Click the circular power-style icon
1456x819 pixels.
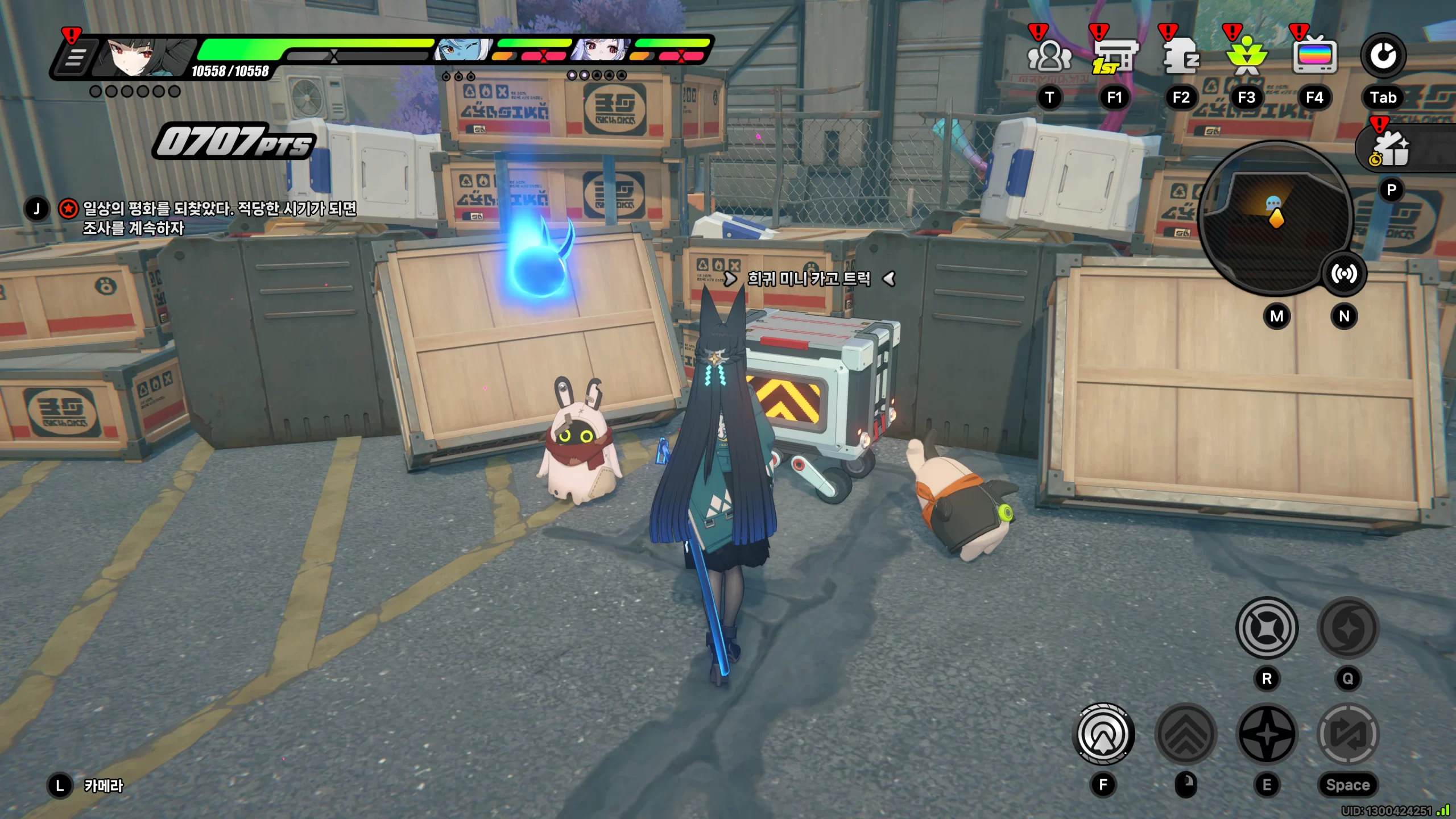click(1383, 56)
